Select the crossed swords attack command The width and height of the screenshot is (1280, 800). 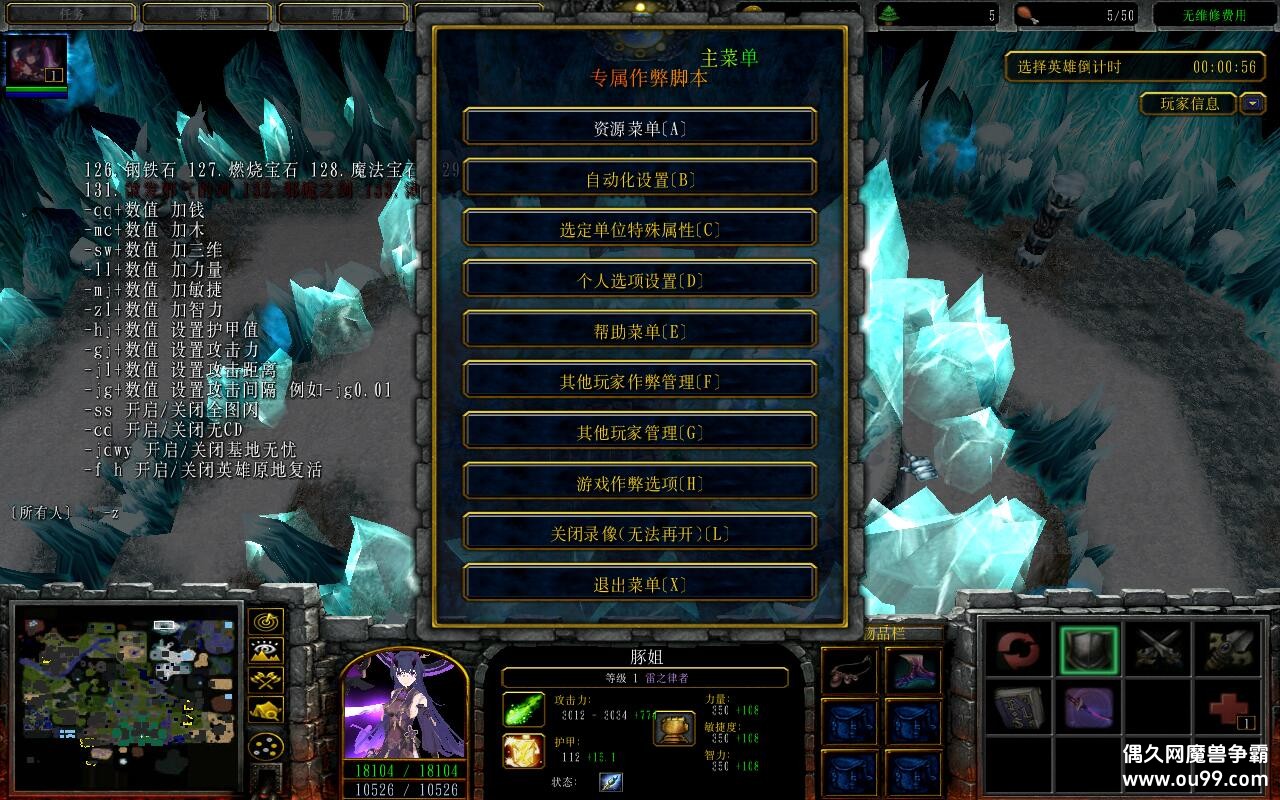pos(1159,648)
